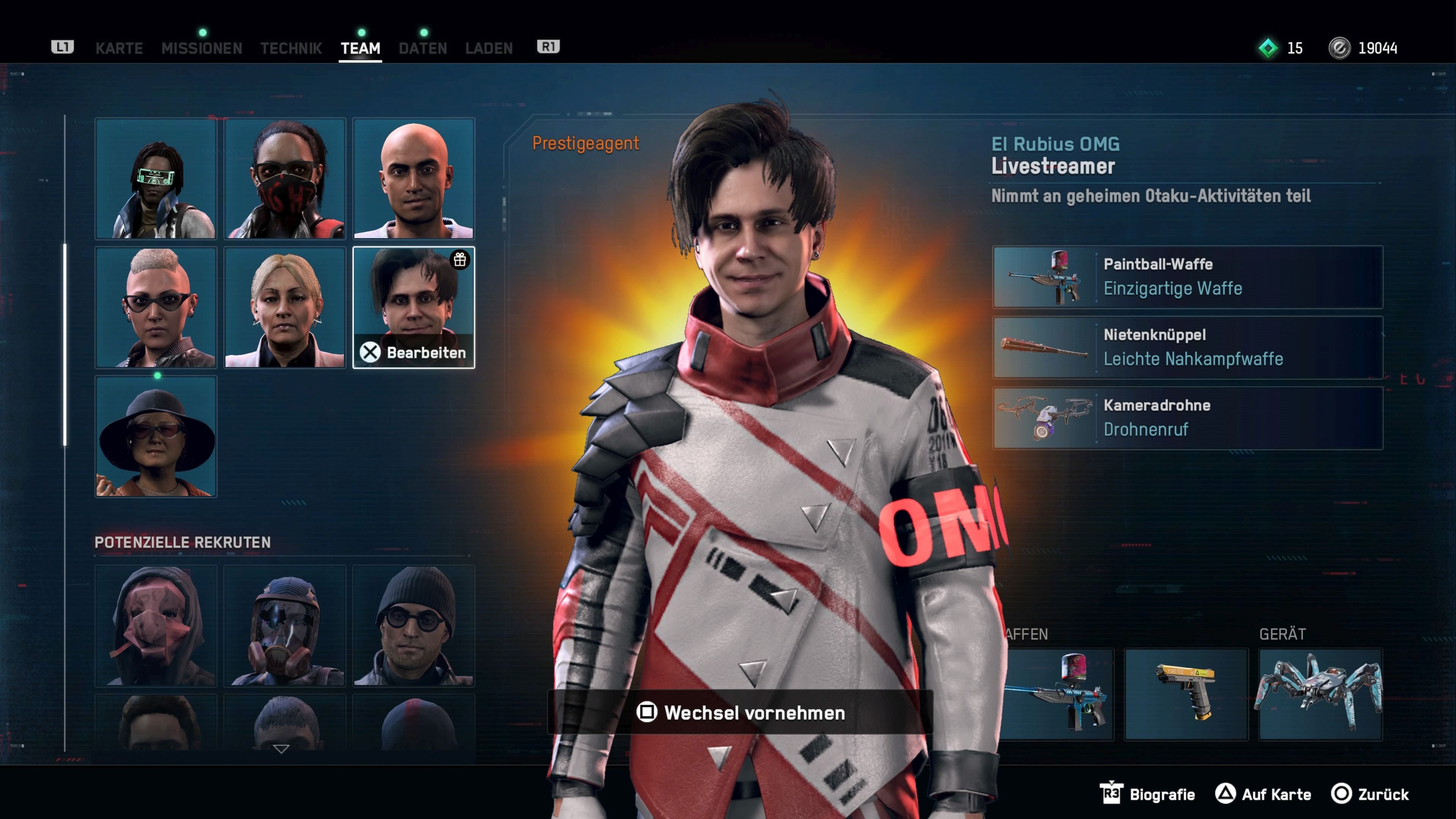Open the Kameradrohne drone icon
The height and width of the screenshot is (819, 1456).
(x=1044, y=417)
